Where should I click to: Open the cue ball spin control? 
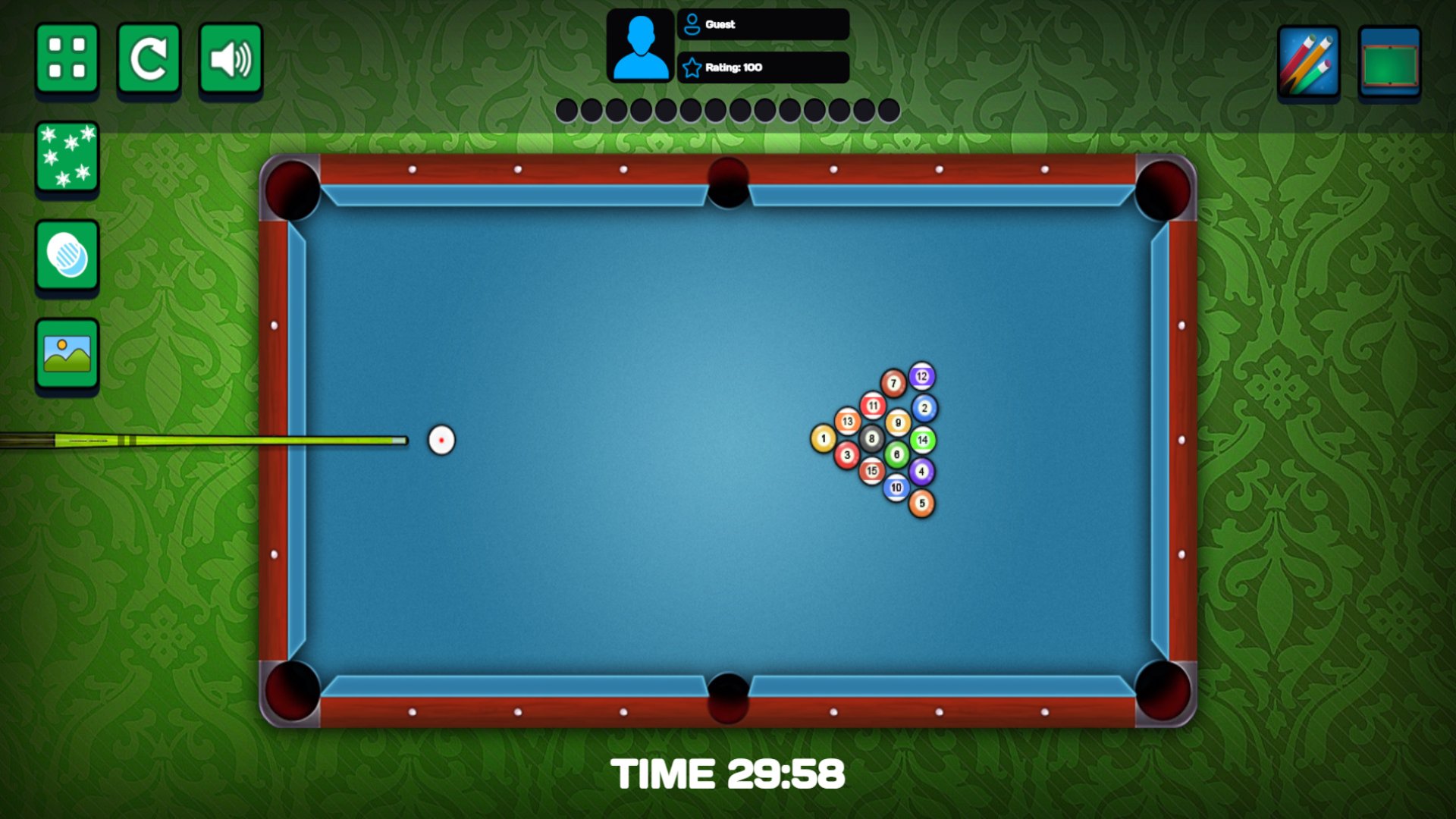(x=67, y=256)
